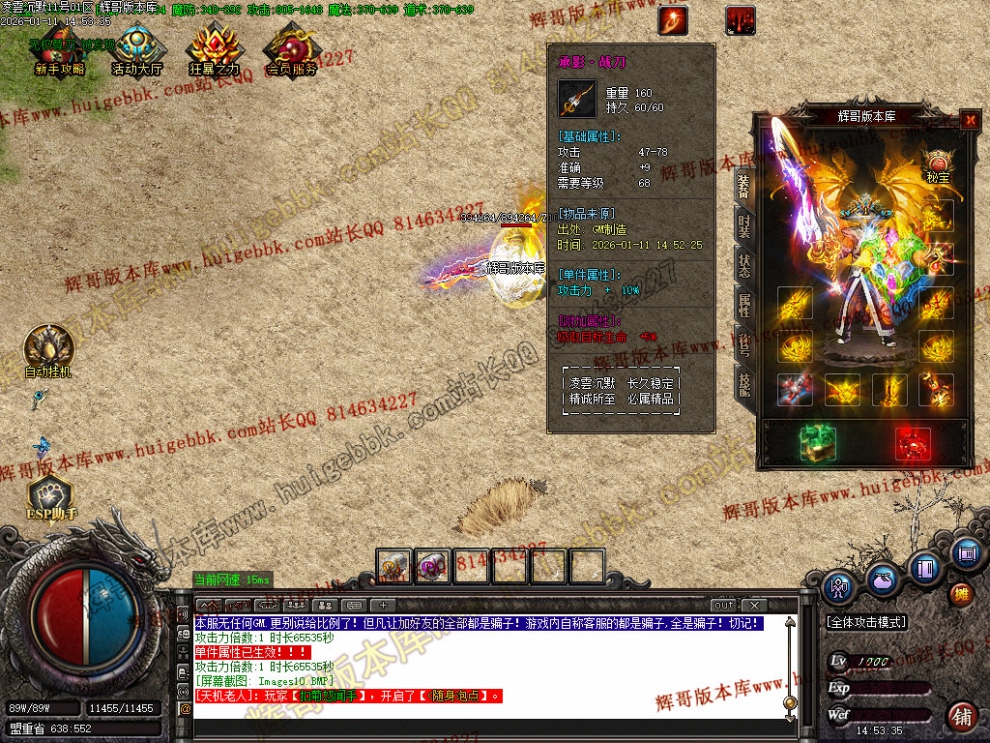Click the green treasure chest icon
This screenshot has height=743, width=990.
(x=817, y=443)
